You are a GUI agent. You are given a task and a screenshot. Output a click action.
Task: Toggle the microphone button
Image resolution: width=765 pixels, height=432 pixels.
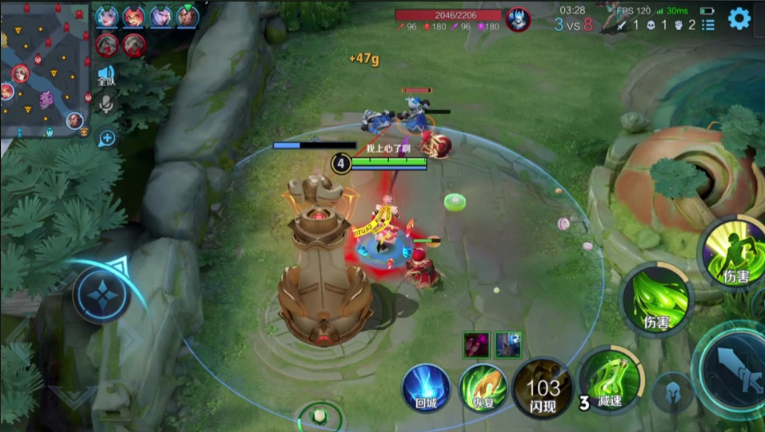click(106, 102)
